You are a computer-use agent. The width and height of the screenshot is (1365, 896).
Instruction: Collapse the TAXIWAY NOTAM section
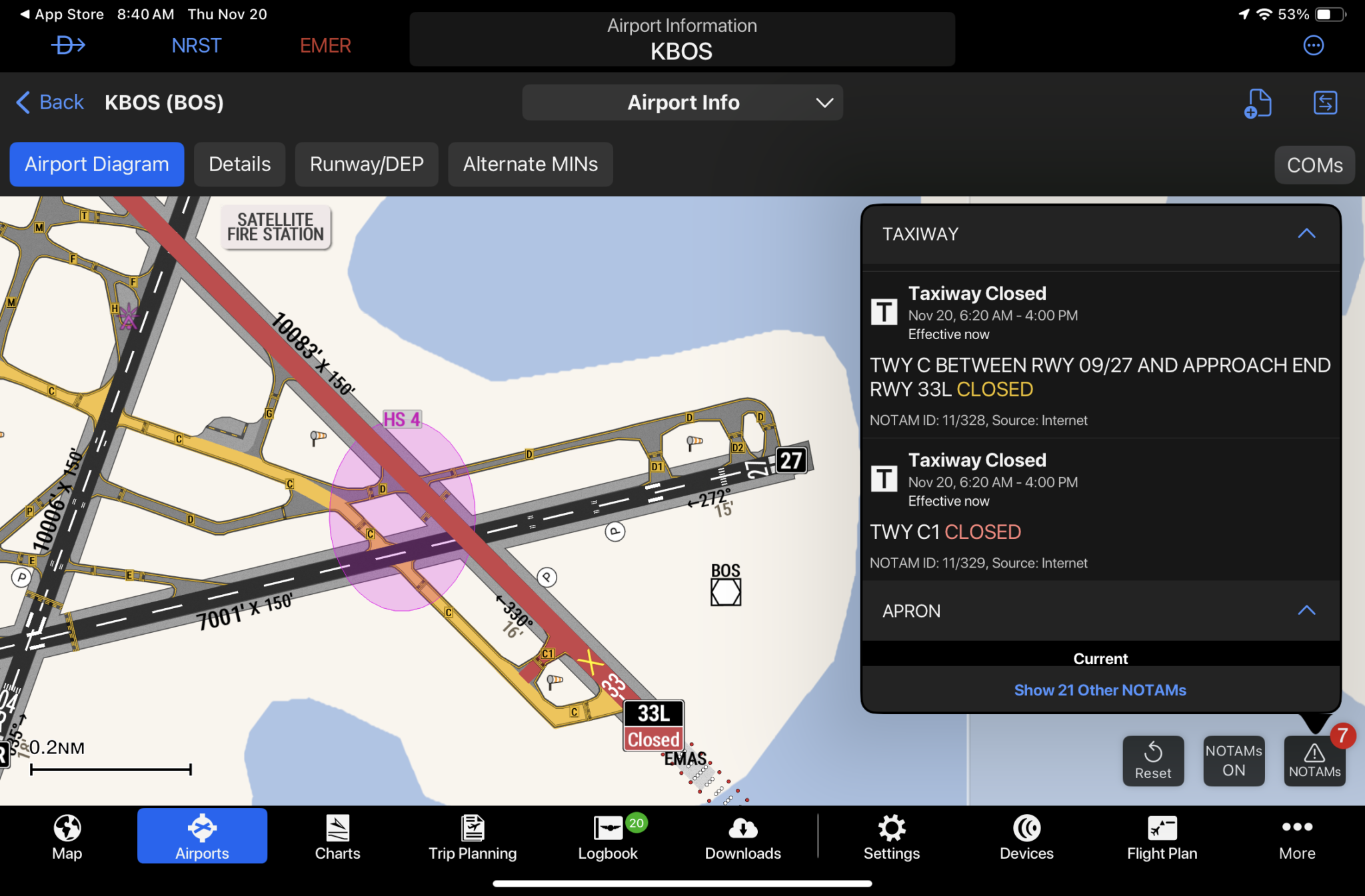point(1306,234)
